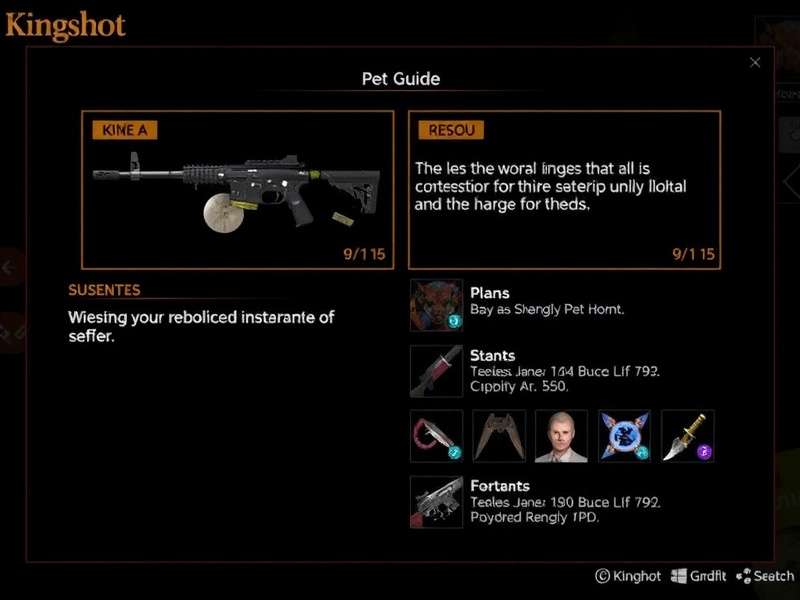Open the RESOU description panel
The width and height of the screenshot is (800, 600).
coord(564,189)
